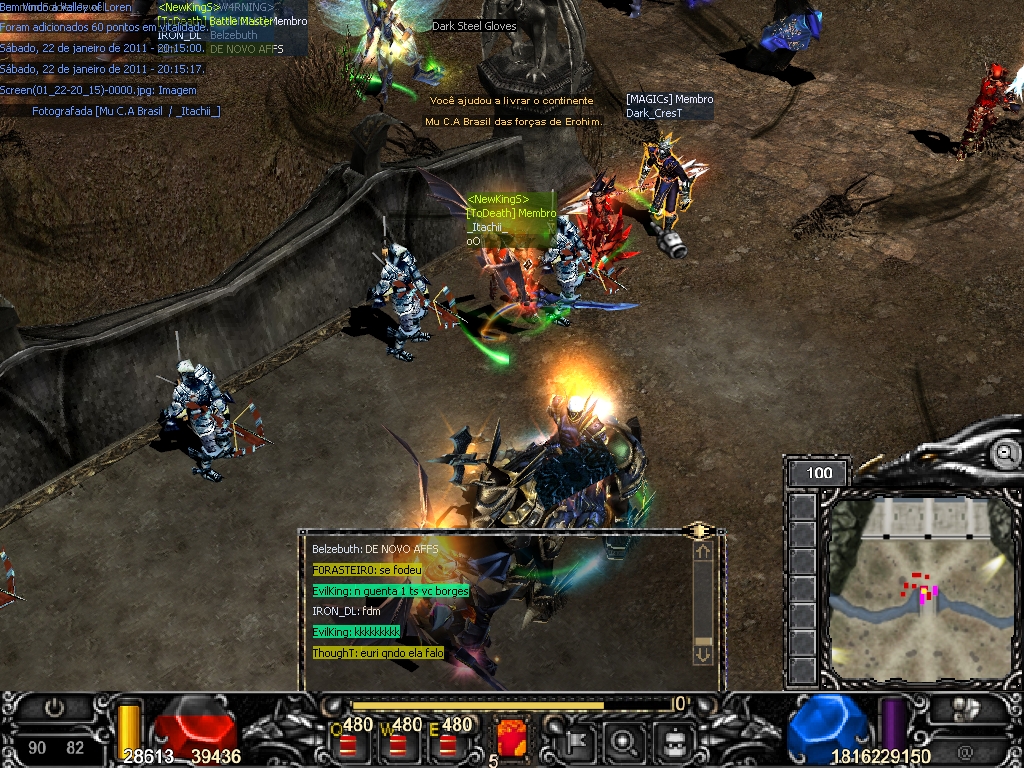Open the robot face icon button

[x=673, y=741]
